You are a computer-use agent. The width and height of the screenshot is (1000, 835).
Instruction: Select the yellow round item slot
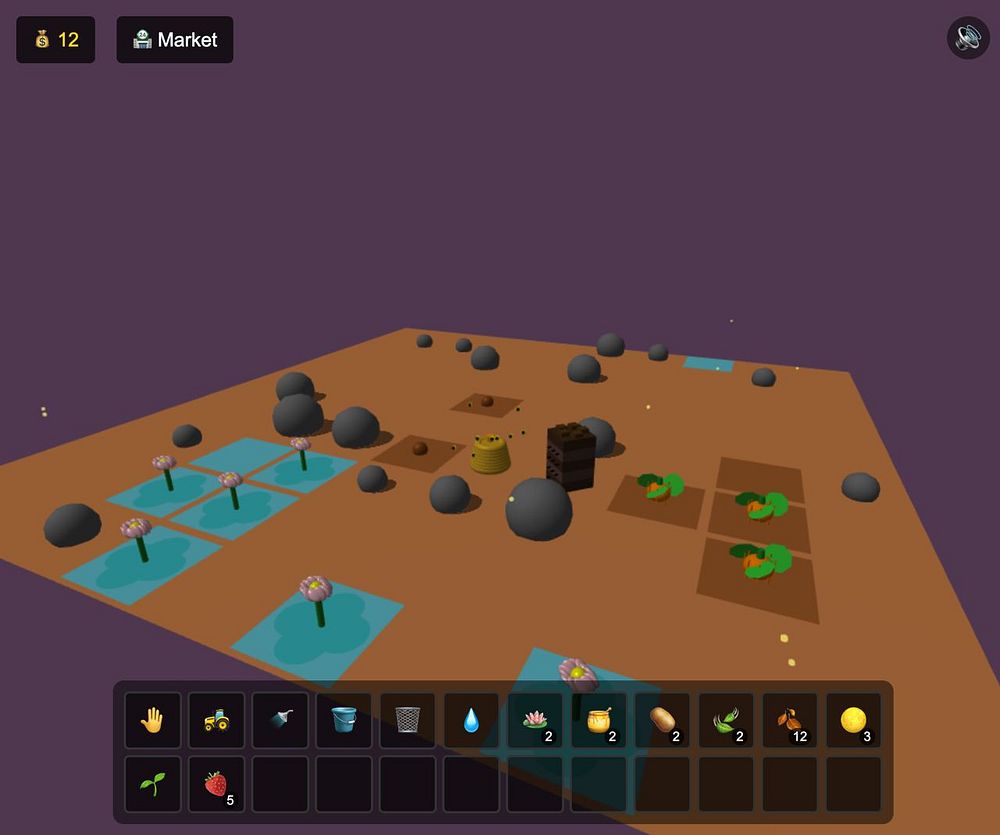(x=853, y=720)
